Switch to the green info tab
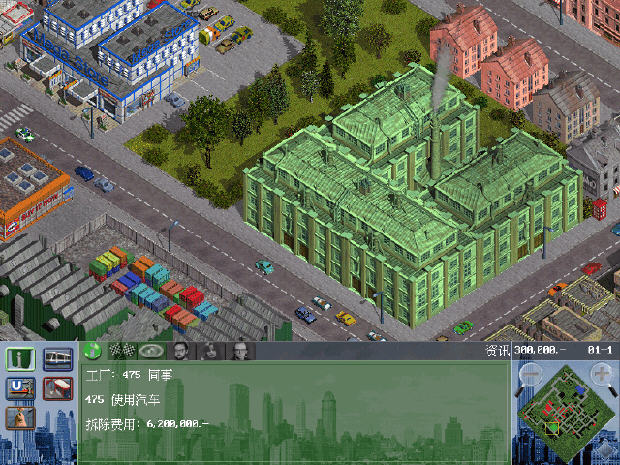 tap(92, 351)
